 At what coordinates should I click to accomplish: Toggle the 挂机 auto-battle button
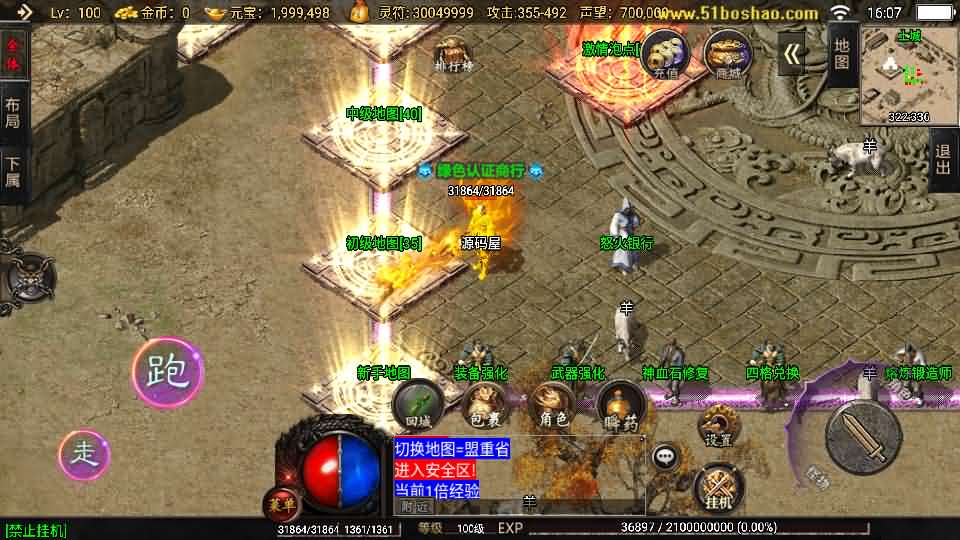[x=718, y=487]
